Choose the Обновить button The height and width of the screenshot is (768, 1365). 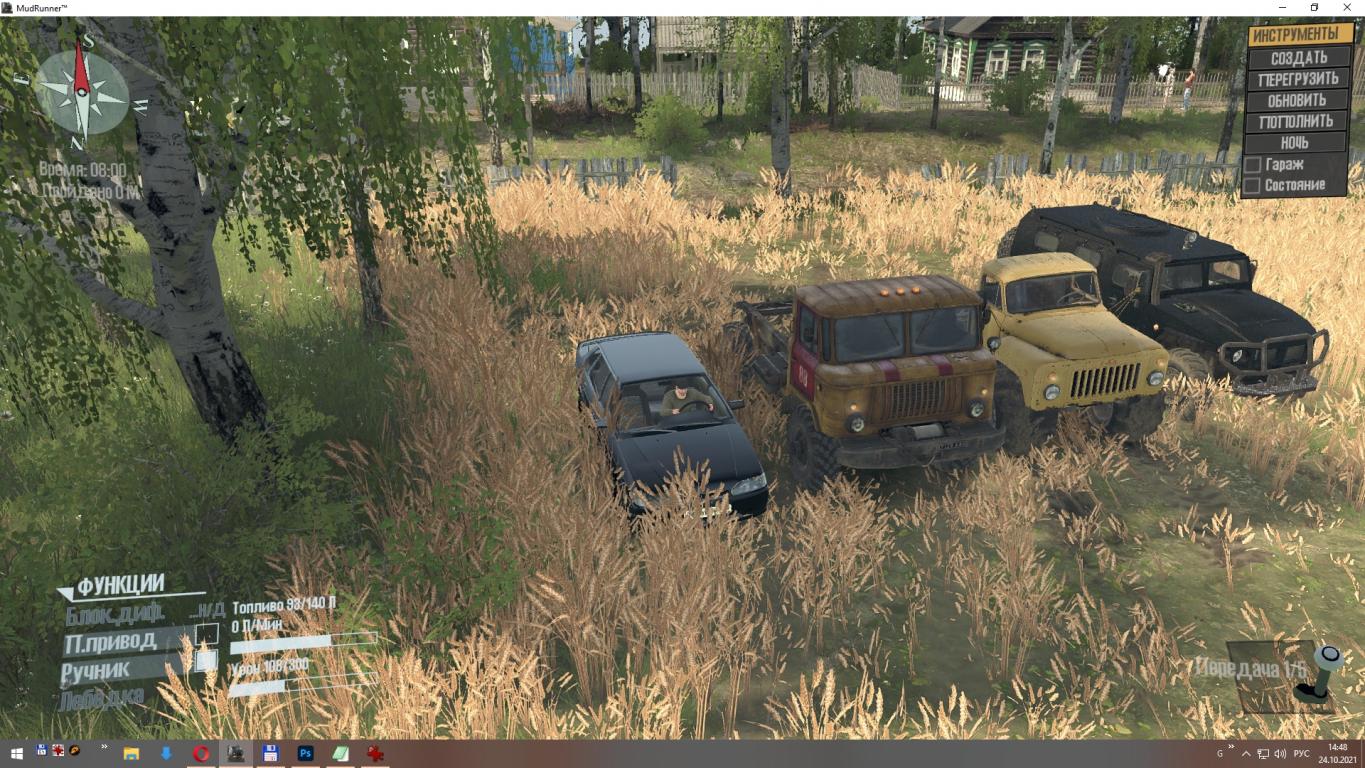point(1298,100)
